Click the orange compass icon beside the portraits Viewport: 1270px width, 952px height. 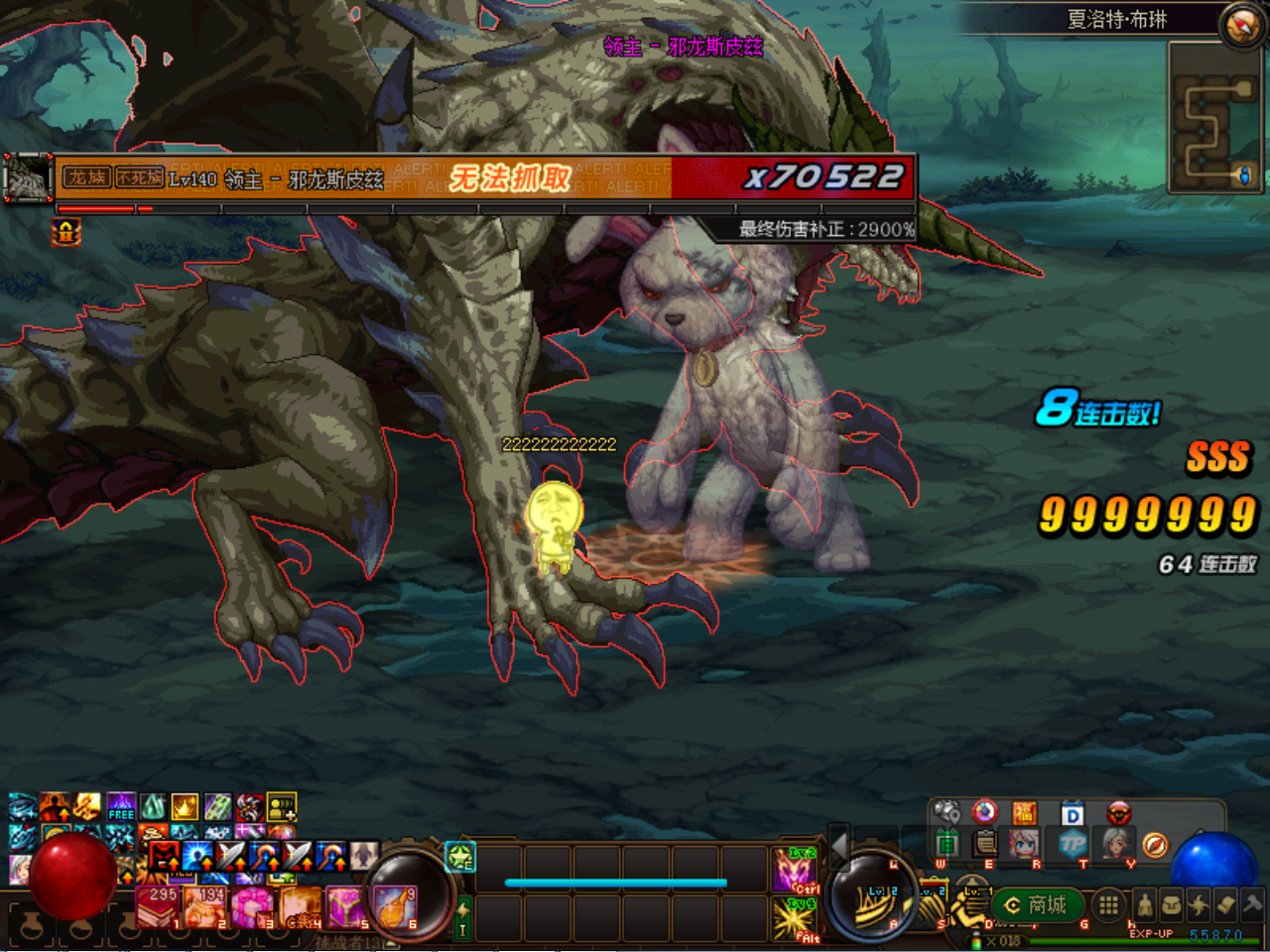pos(1155,844)
